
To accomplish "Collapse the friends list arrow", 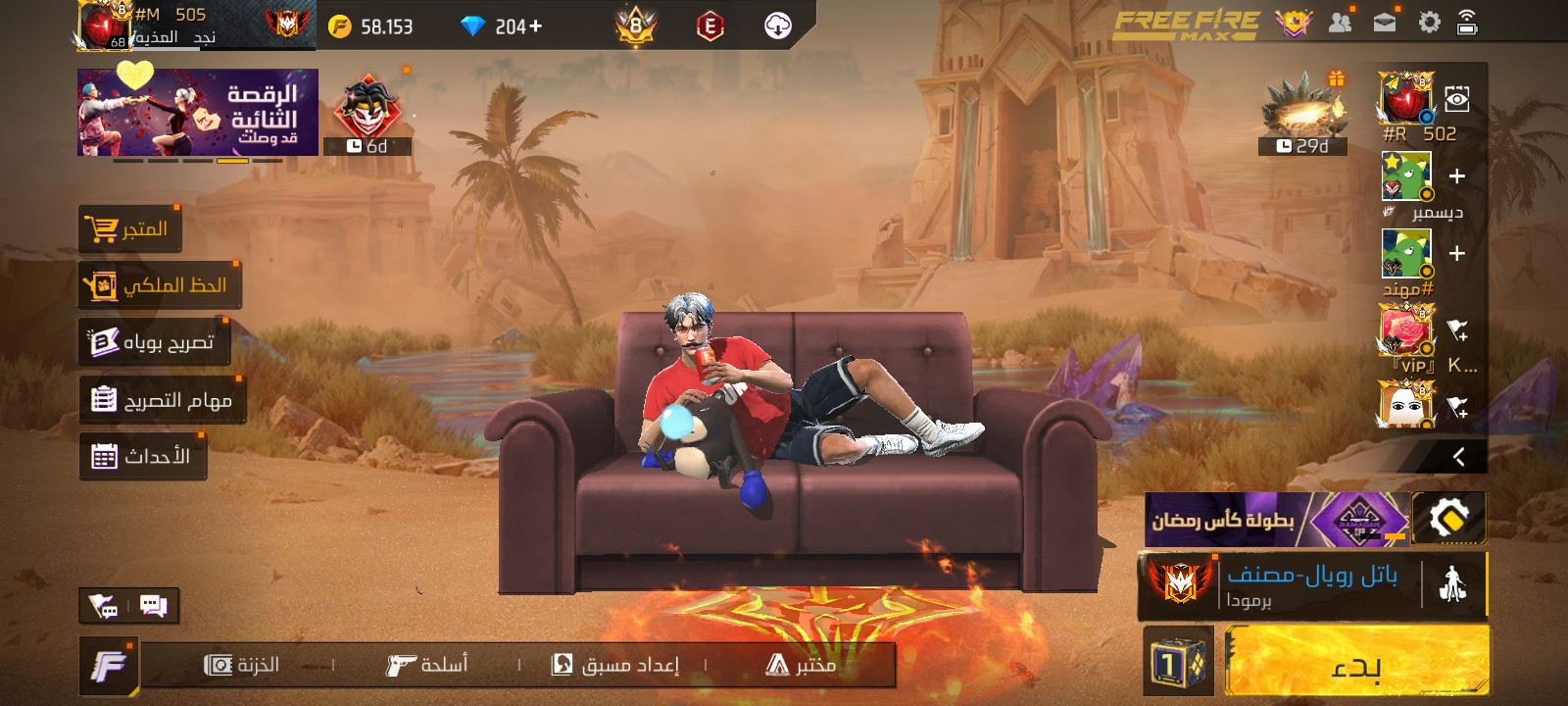I will [1458, 456].
